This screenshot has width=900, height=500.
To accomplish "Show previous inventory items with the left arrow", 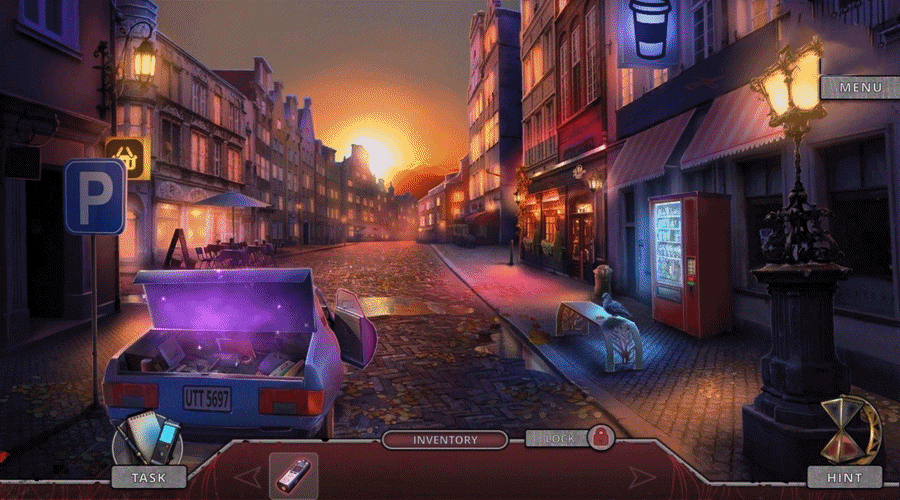I will click(x=248, y=476).
